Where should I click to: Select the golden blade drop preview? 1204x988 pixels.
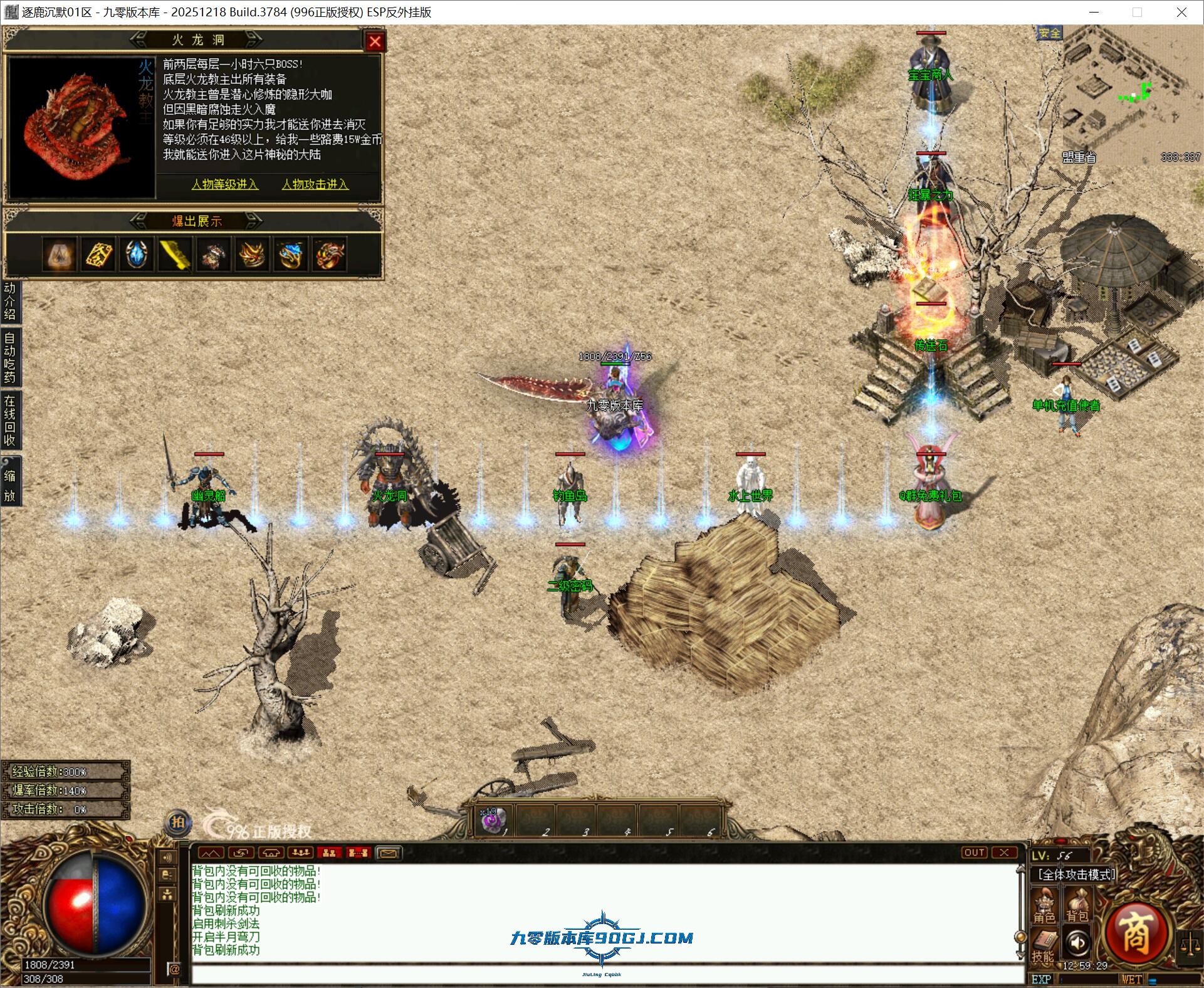tap(175, 255)
